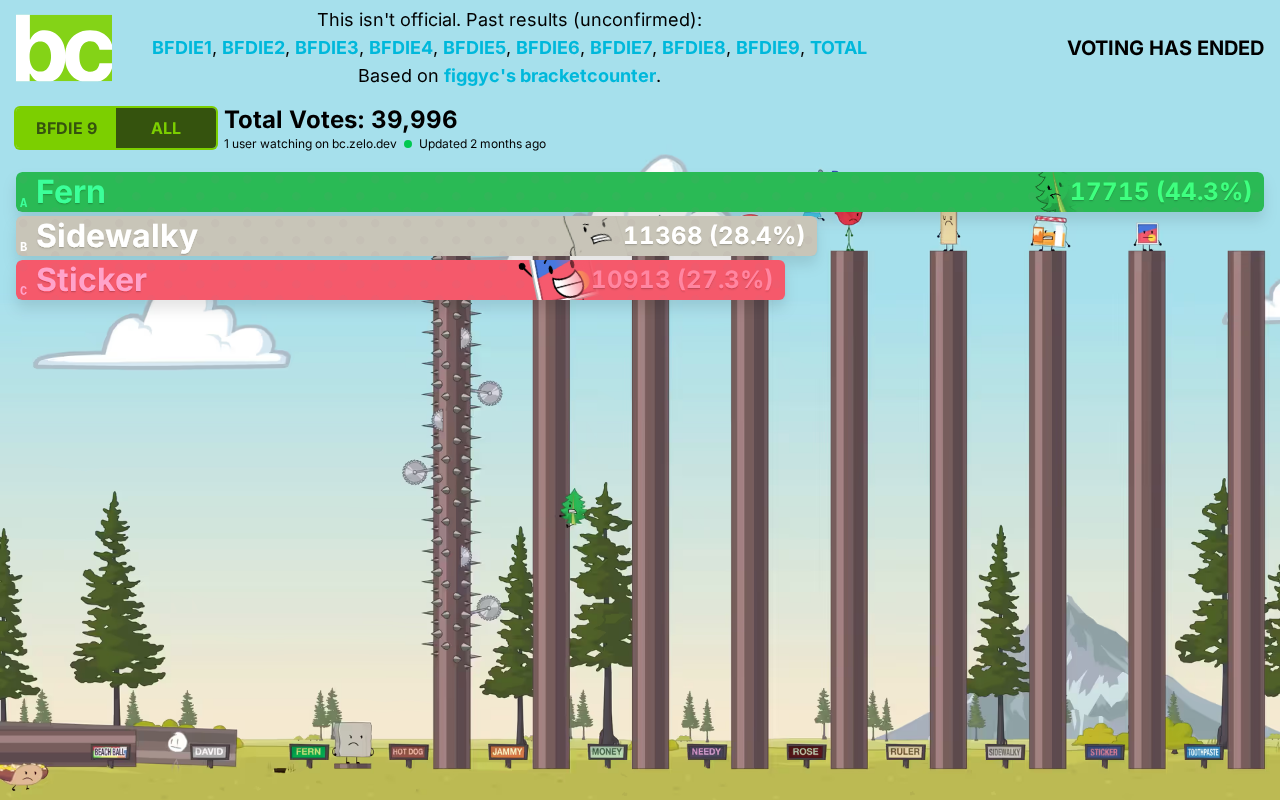Open the BFDIE3 past results link
Viewport: 1280px width, 800px height.
326,48
